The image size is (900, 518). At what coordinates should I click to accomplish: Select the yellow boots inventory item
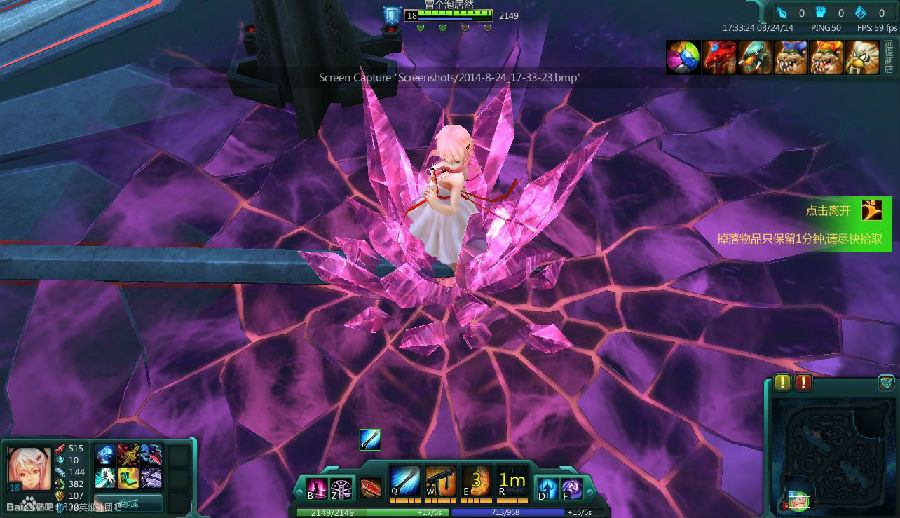click(x=129, y=477)
